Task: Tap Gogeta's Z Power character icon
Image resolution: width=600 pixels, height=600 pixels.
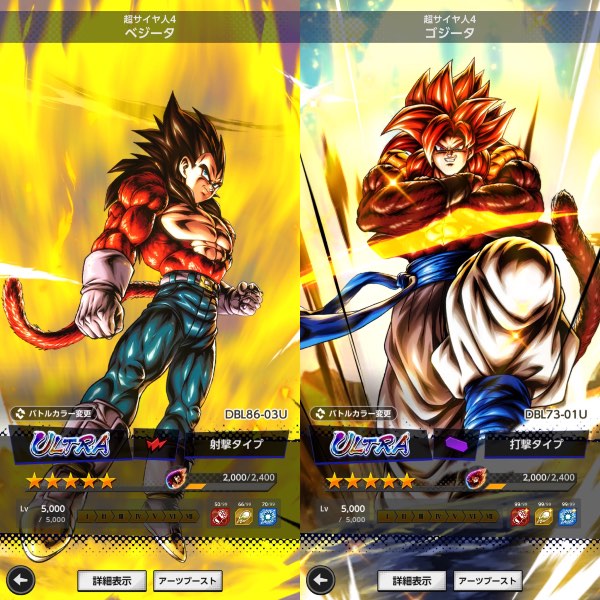Action: point(475,480)
